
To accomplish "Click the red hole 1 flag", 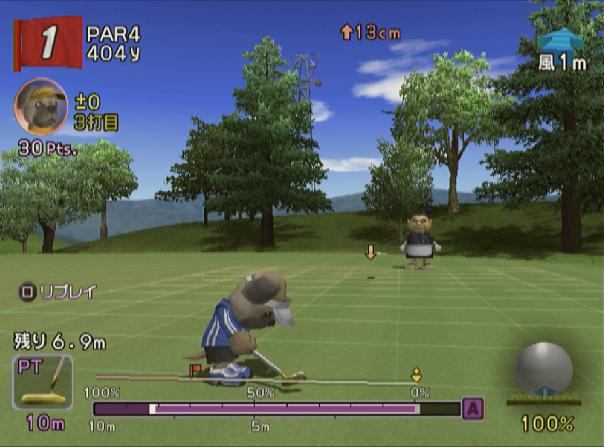I will click(x=47, y=43).
